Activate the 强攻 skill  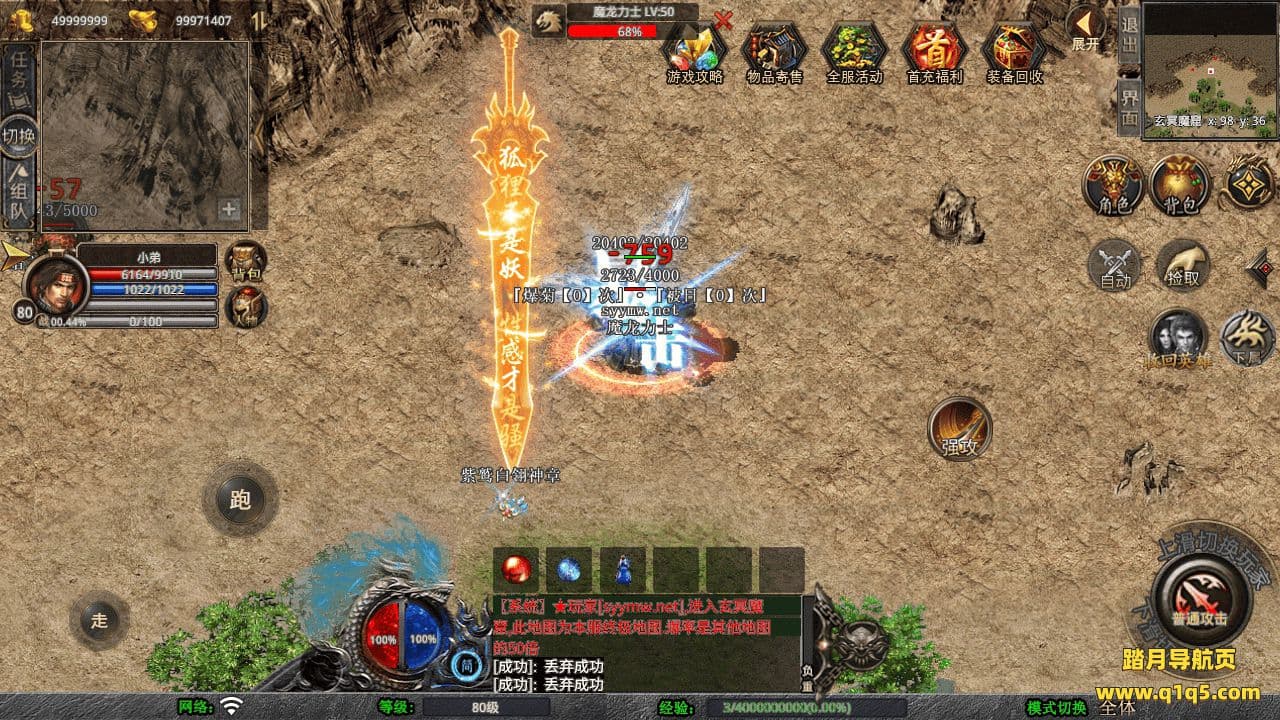coord(960,428)
